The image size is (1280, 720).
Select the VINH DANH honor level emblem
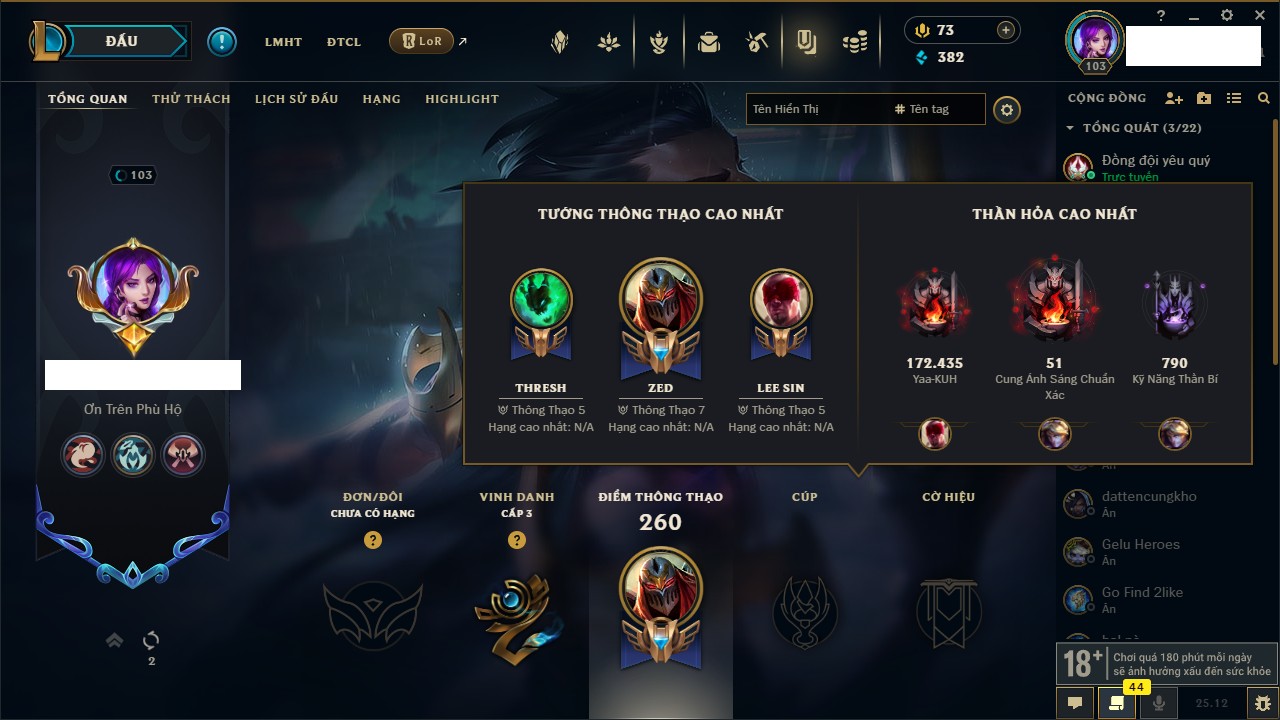coord(516,615)
